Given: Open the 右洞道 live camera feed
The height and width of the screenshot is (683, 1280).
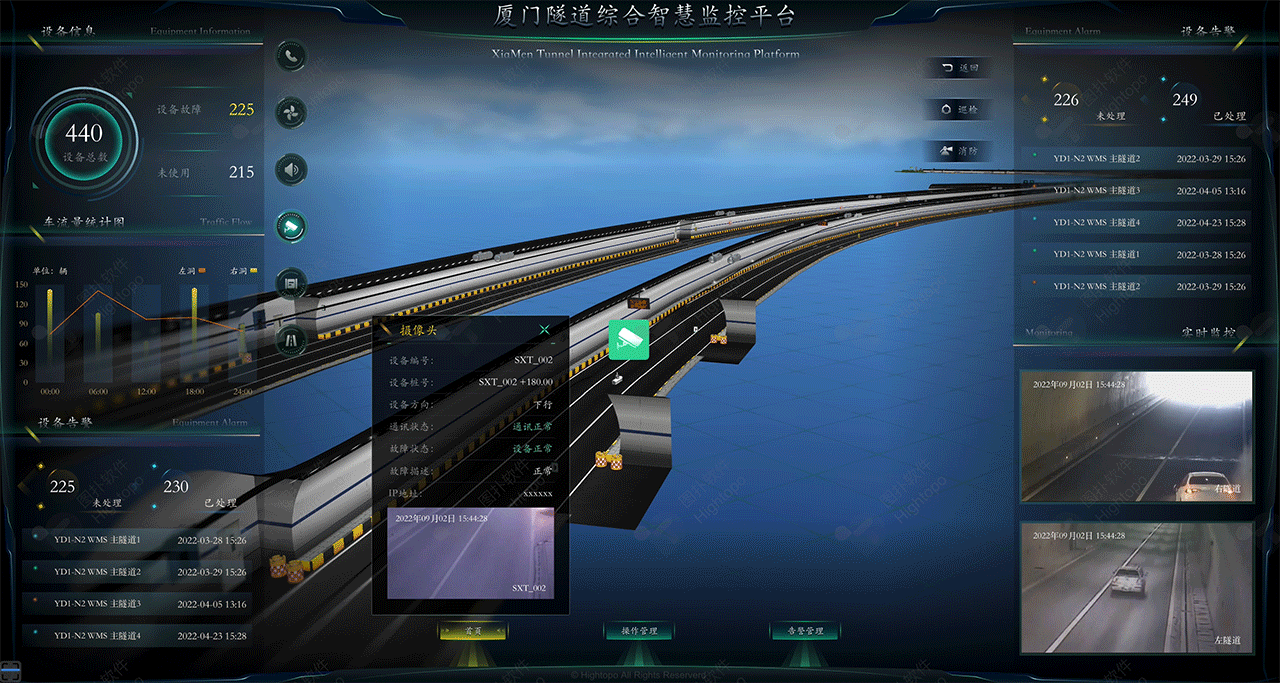Looking at the screenshot, I should 1136,437.
